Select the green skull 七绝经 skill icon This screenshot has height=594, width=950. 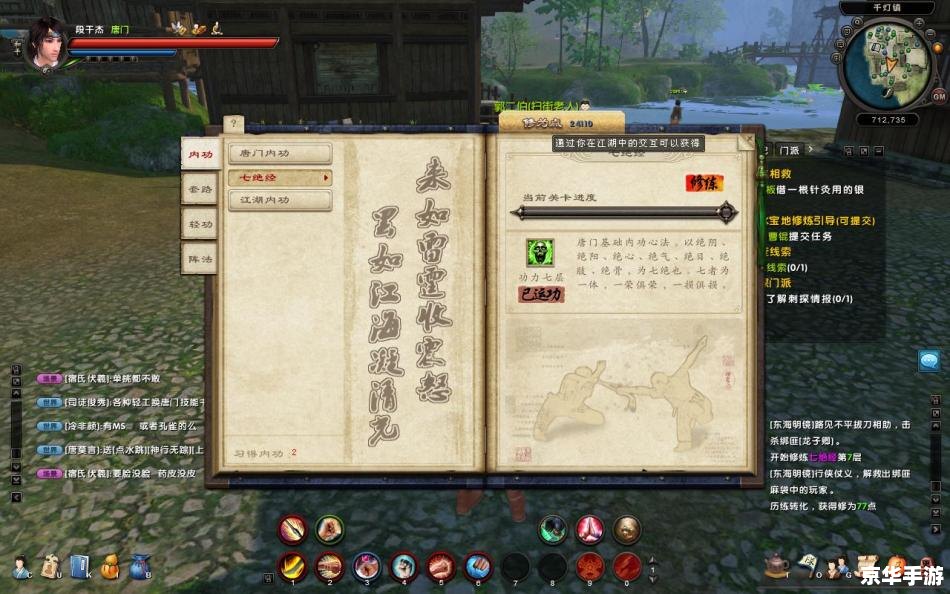click(540, 253)
